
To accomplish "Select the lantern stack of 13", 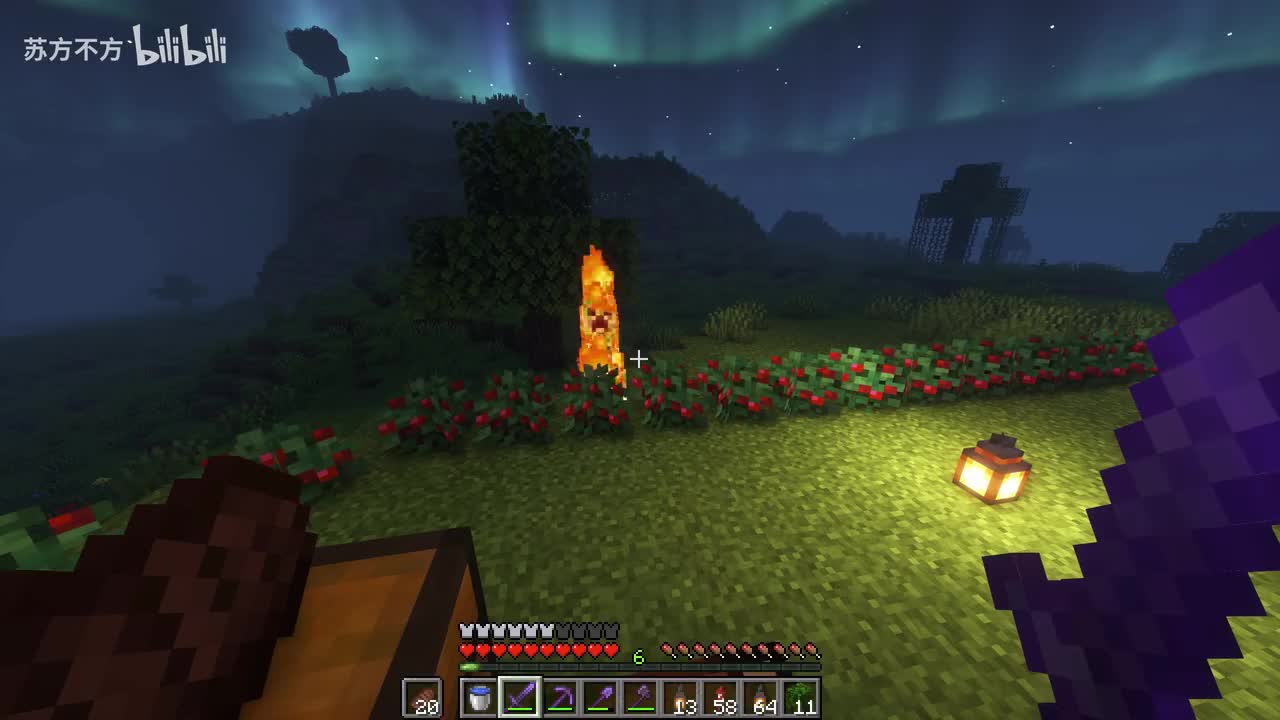I will 681,697.
